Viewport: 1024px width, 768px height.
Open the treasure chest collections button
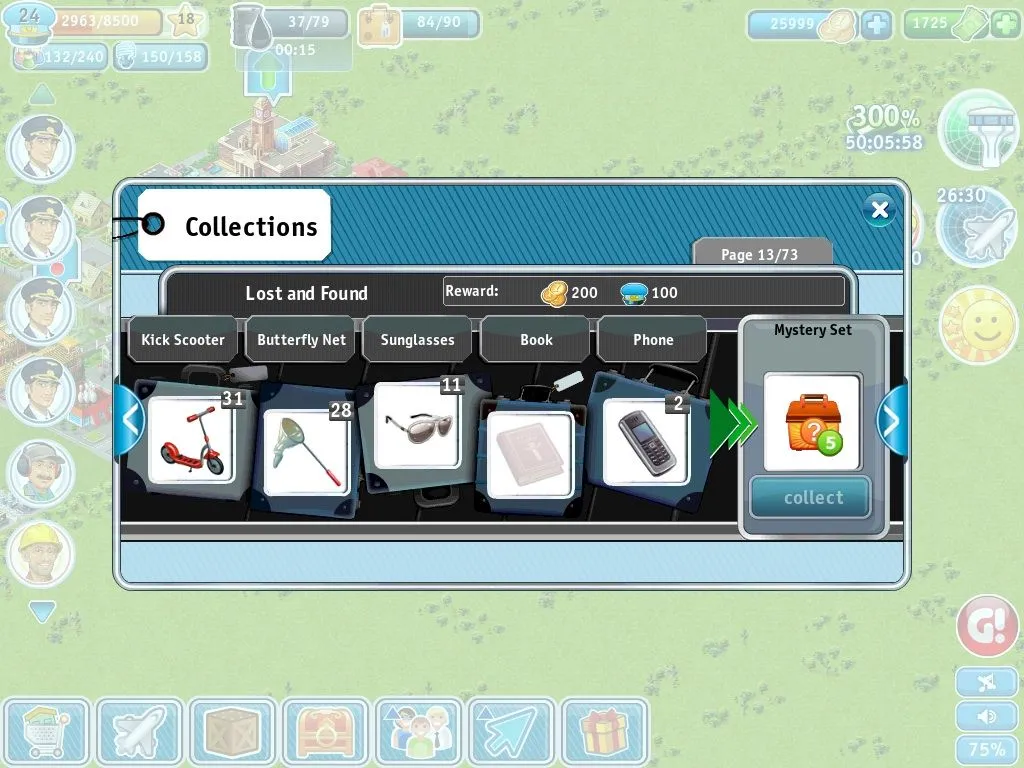[325, 733]
